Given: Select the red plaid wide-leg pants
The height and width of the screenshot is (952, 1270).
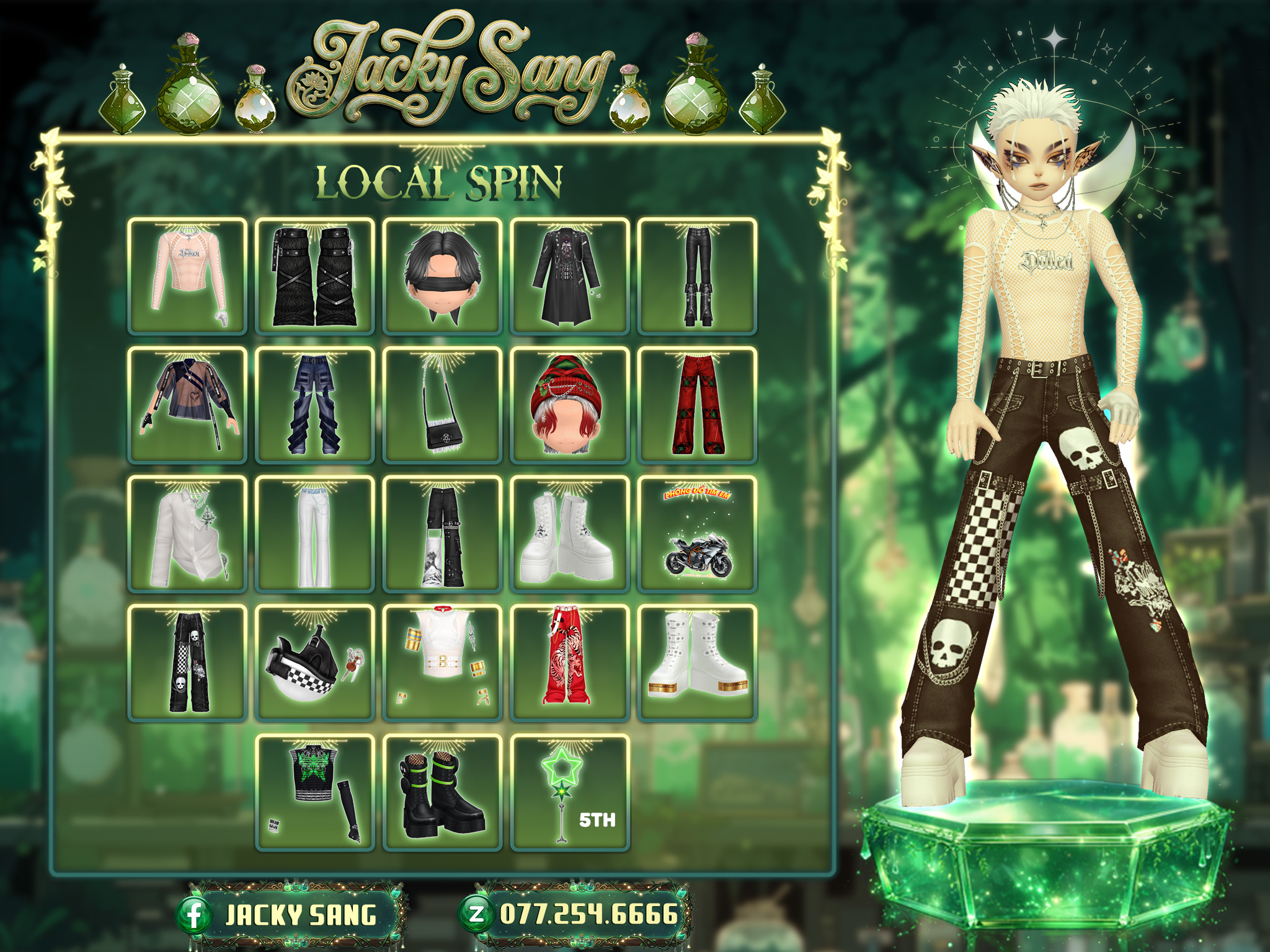Looking at the screenshot, I should (697, 405).
